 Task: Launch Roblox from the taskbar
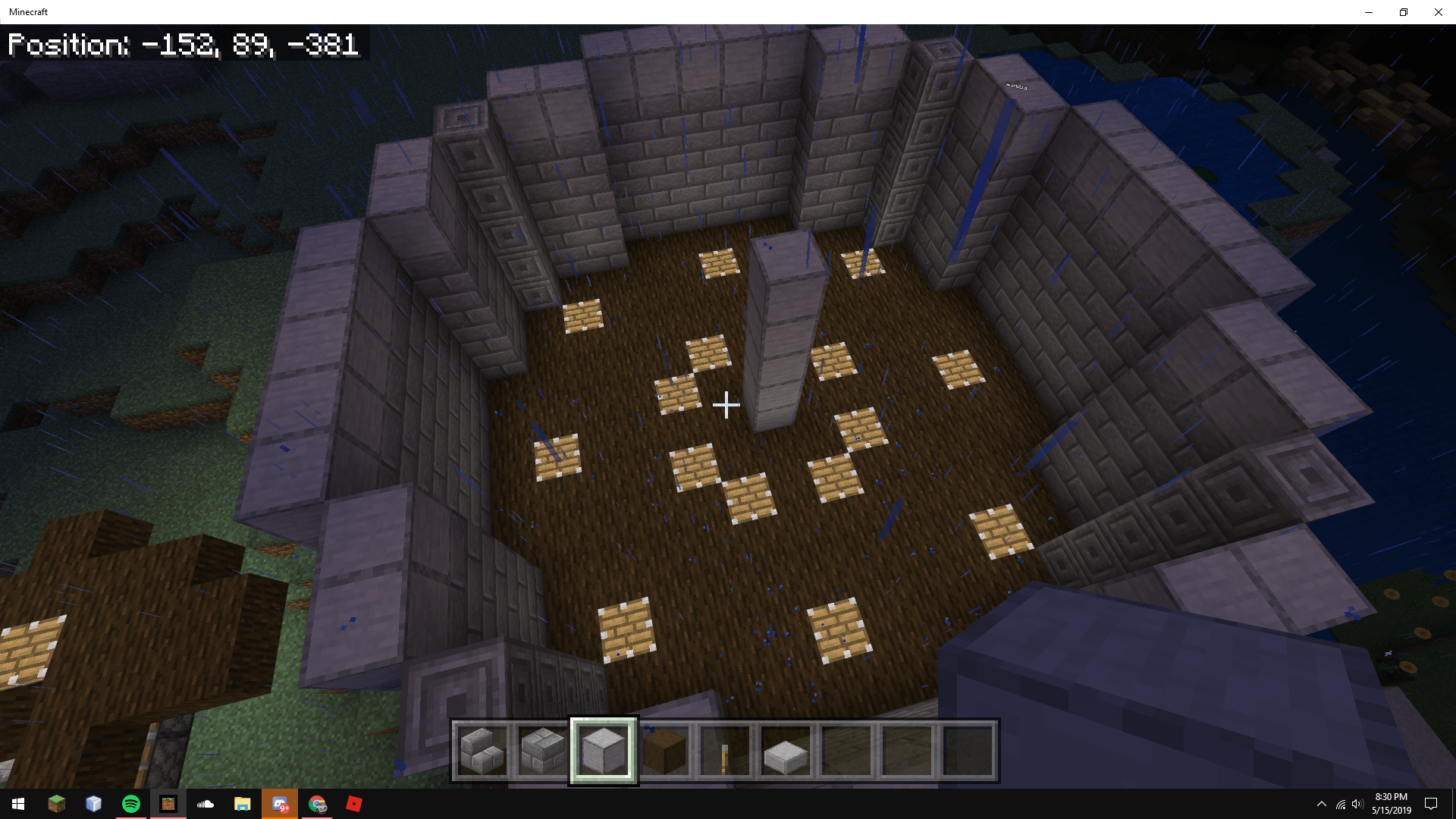tap(355, 804)
